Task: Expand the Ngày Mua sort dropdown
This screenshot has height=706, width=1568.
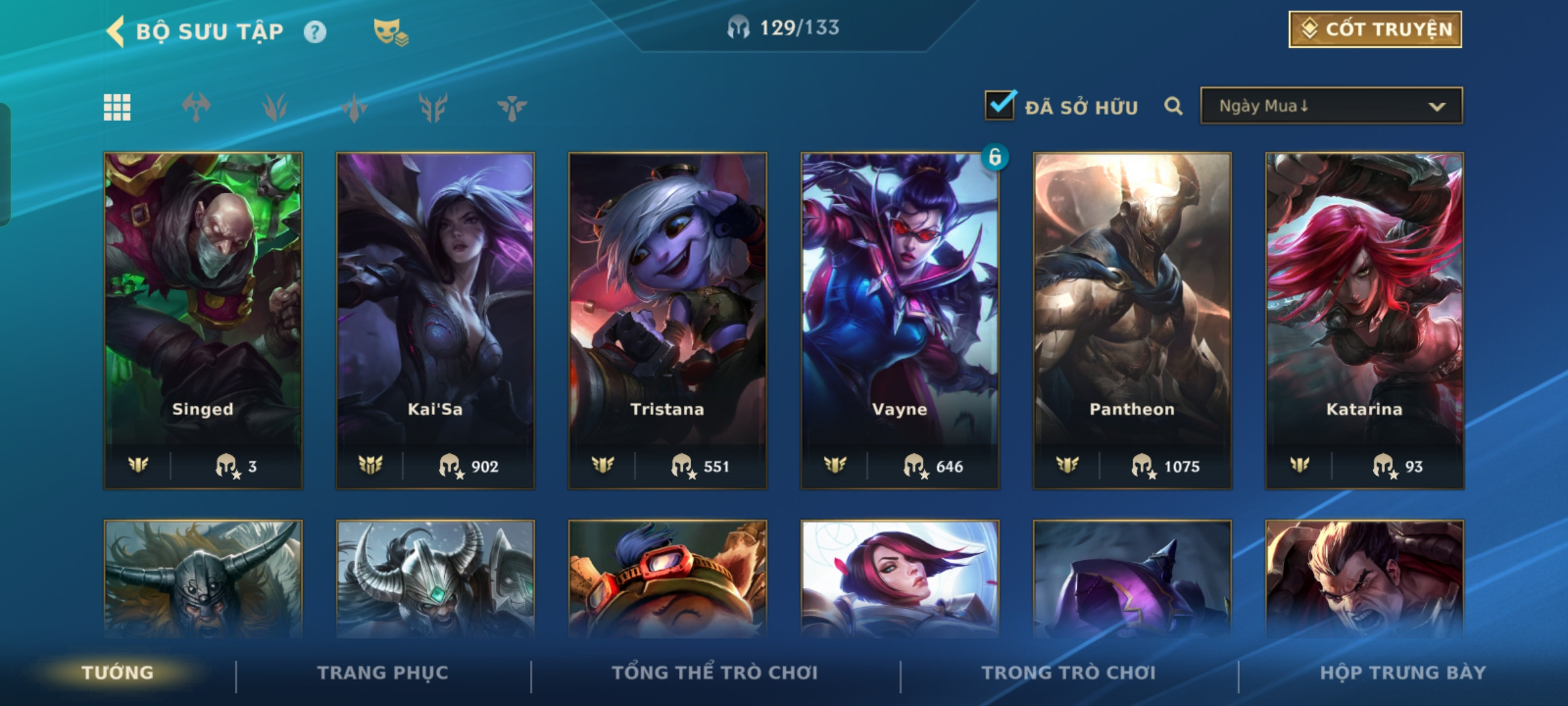Action: click(x=1331, y=106)
